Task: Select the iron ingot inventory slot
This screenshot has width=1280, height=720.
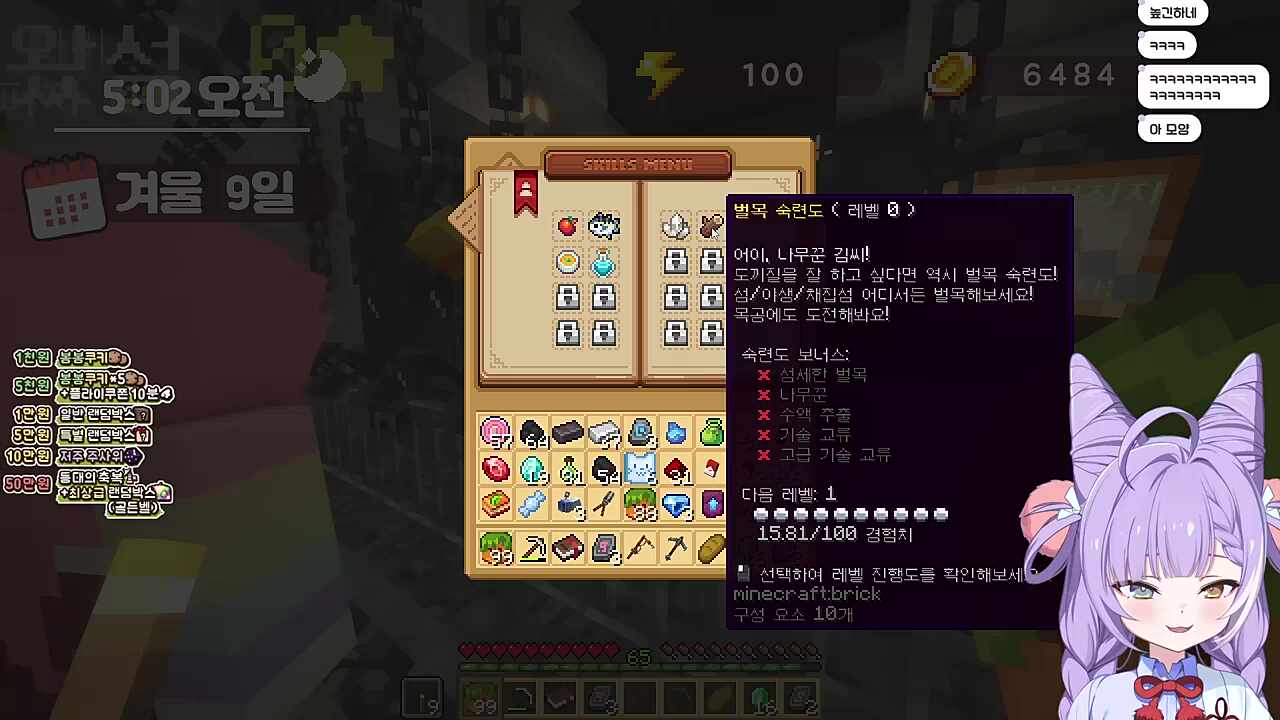Action: pyautogui.click(x=602, y=430)
